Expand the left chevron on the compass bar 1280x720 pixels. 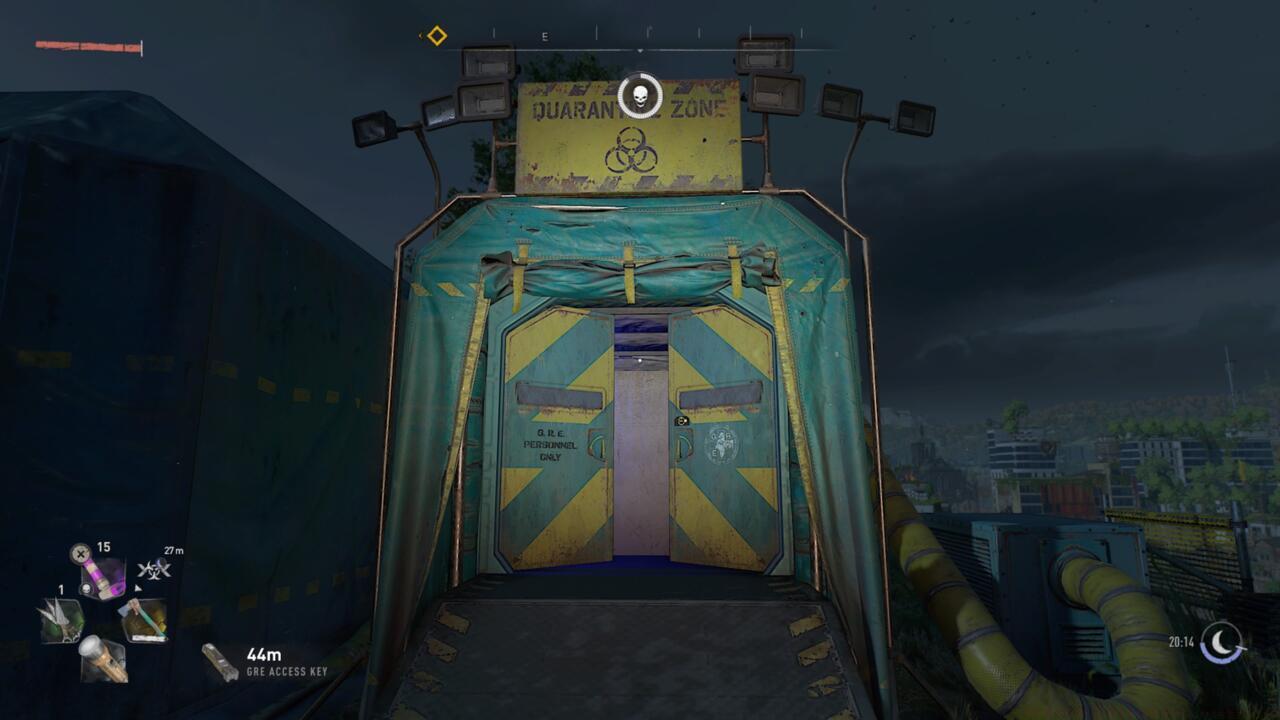point(420,34)
